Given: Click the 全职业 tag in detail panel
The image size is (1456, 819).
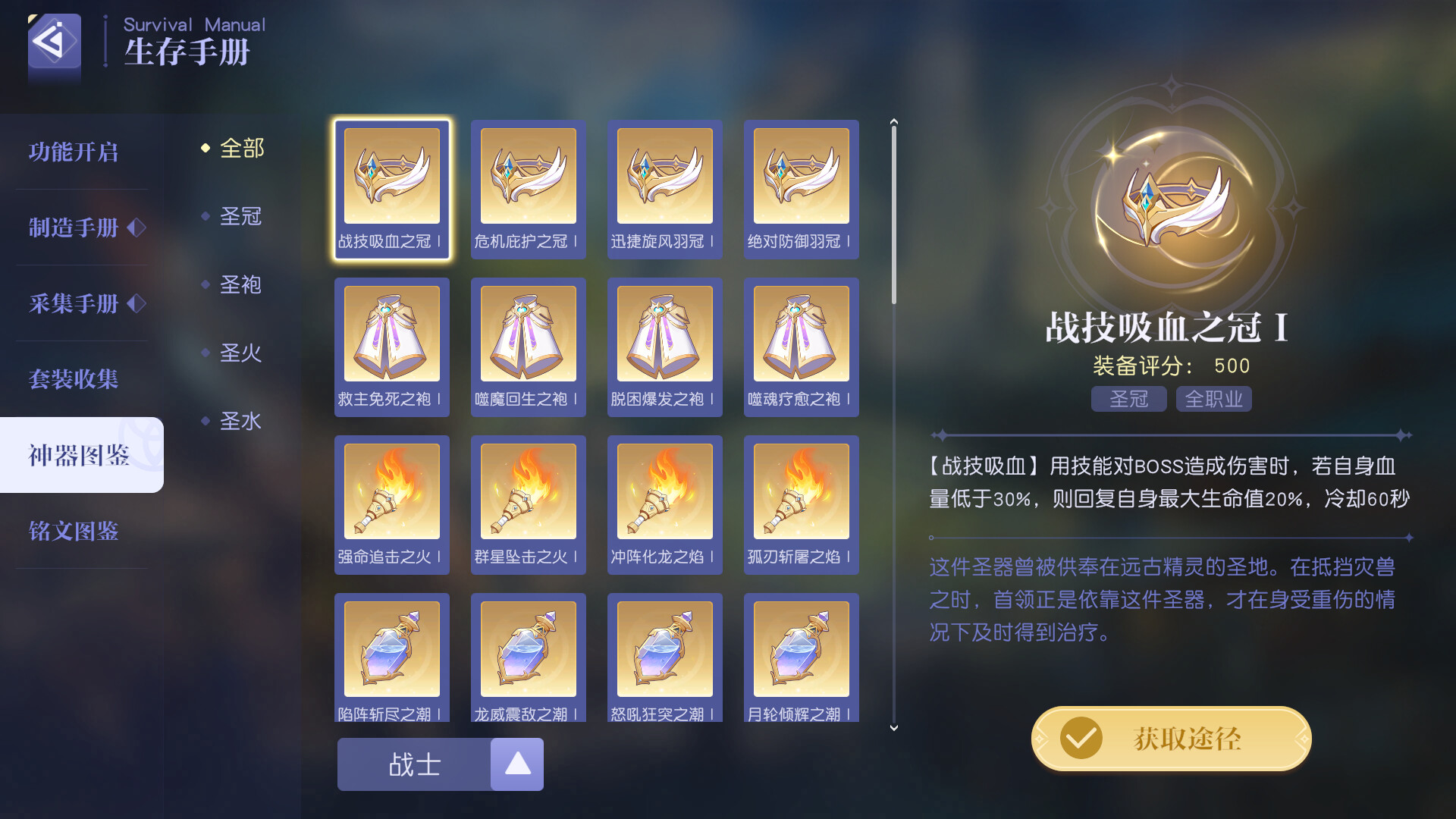Looking at the screenshot, I should (x=1213, y=398).
